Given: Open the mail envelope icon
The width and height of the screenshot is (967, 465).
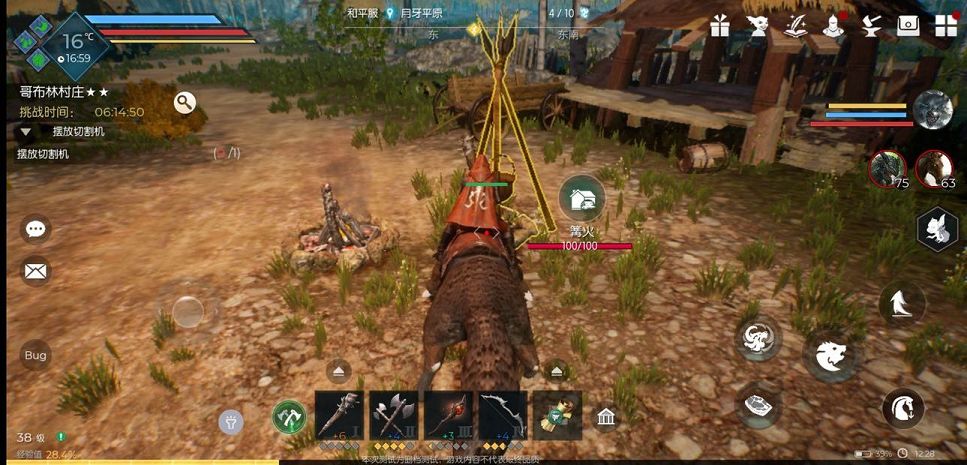Looking at the screenshot, I should (36, 270).
